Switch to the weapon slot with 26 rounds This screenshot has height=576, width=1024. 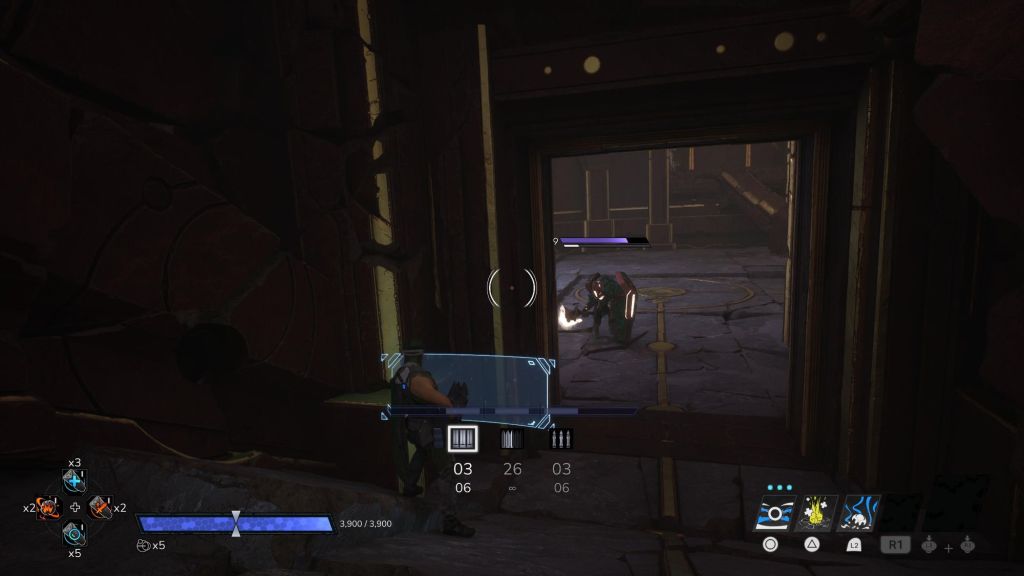pos(512,439)
